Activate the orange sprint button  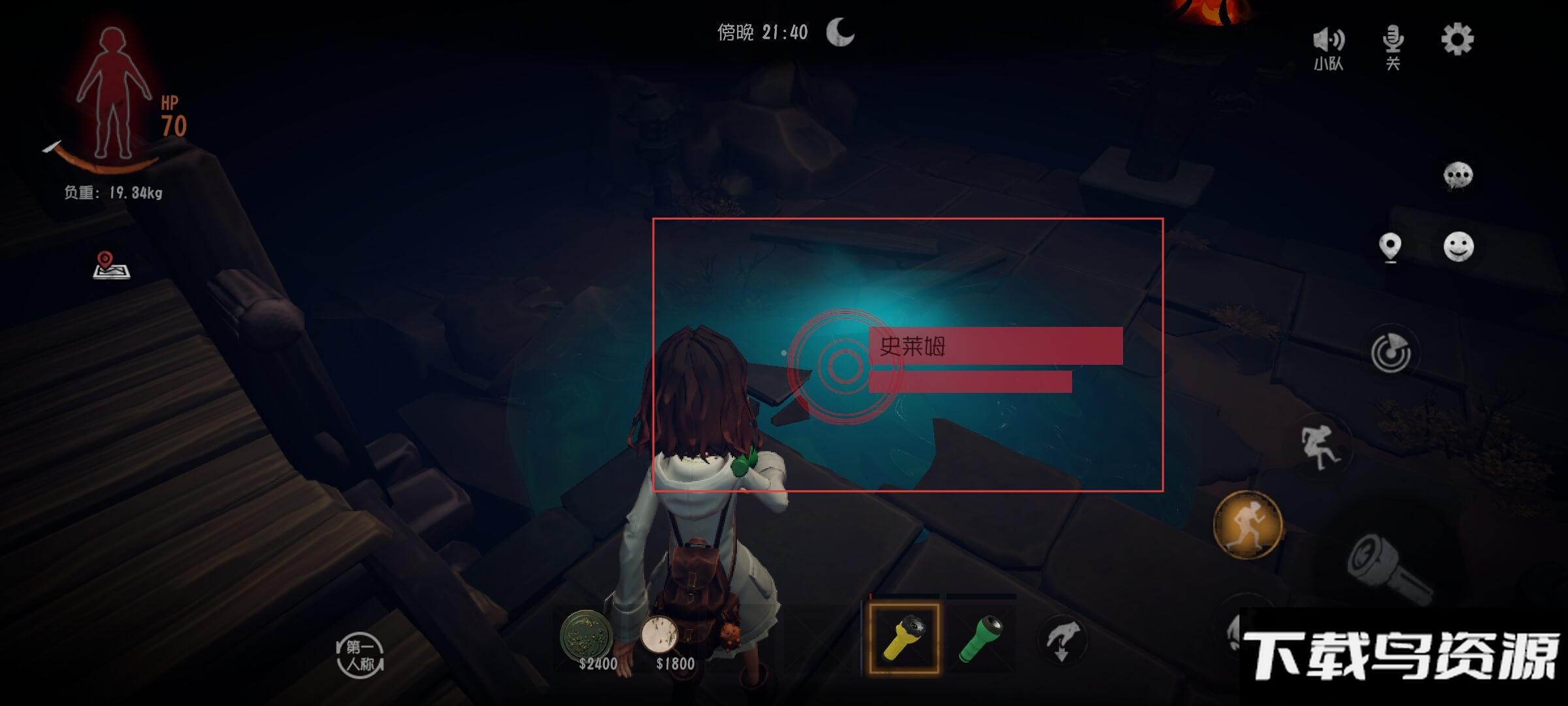[x=1247, y=524]
